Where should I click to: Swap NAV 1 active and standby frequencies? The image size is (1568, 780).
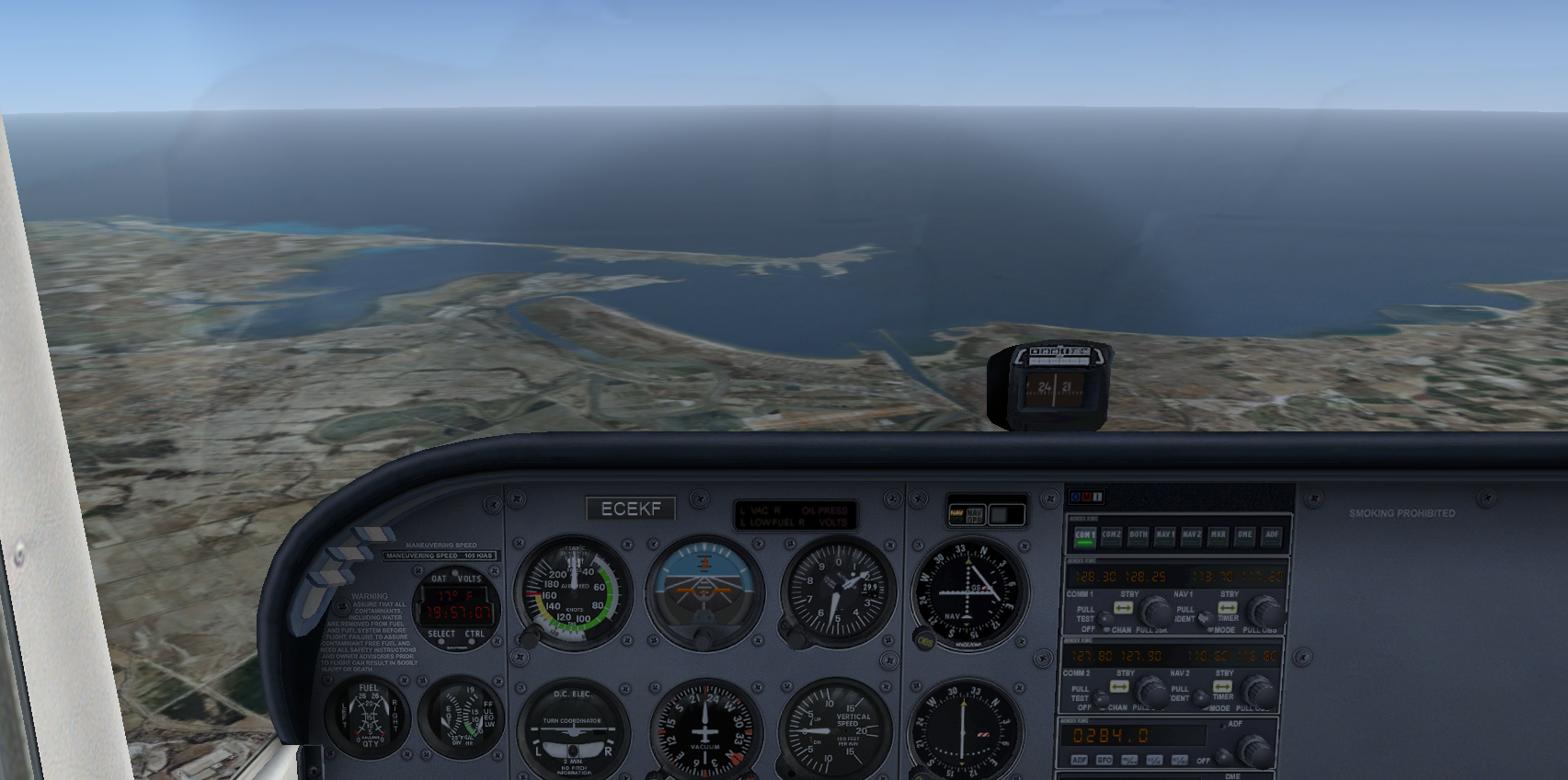pos(1227,608)
